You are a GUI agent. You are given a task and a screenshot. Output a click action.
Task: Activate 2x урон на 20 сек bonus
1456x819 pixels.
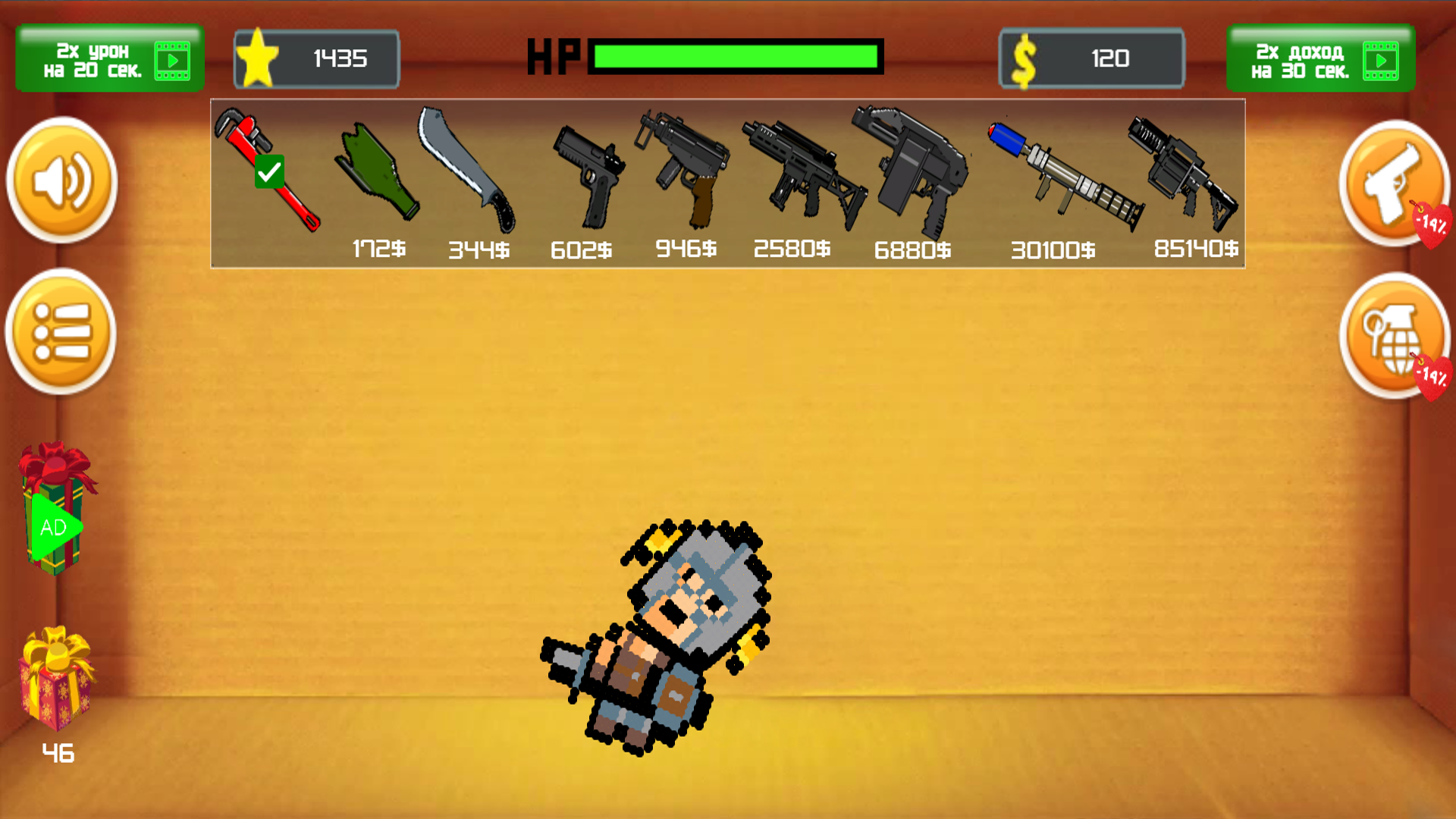[109, 58]
